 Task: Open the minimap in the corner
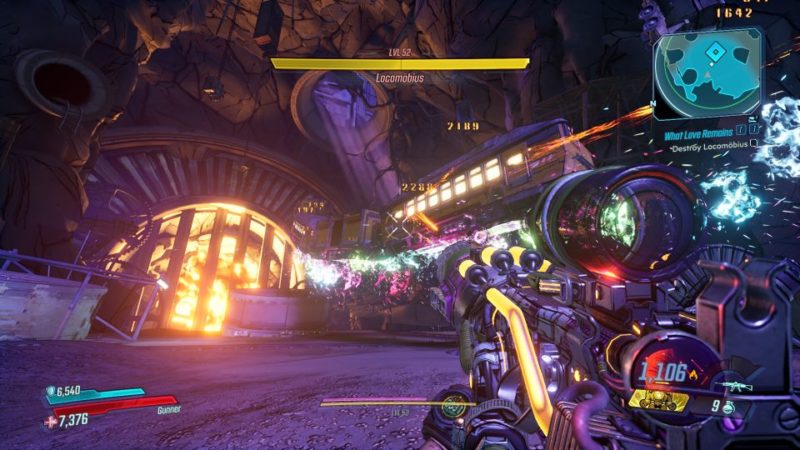coord(708,72)
